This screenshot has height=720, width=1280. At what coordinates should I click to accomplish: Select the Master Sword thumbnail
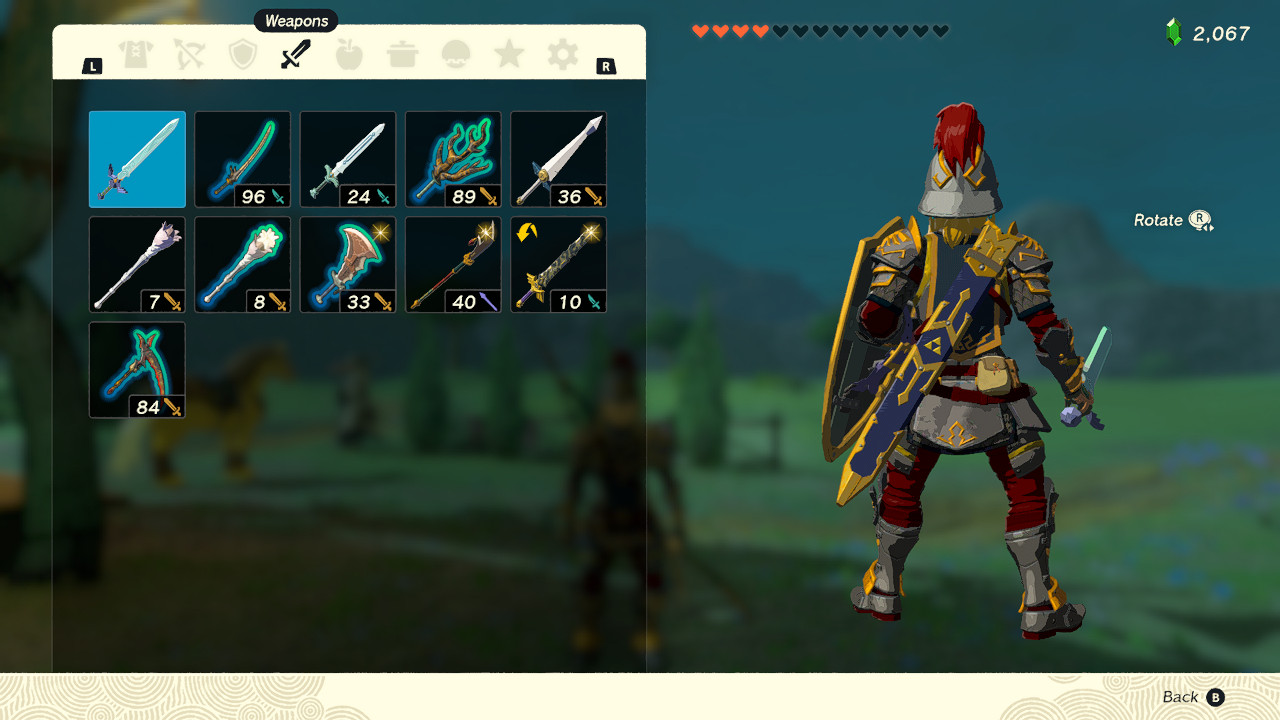[137, 159]
